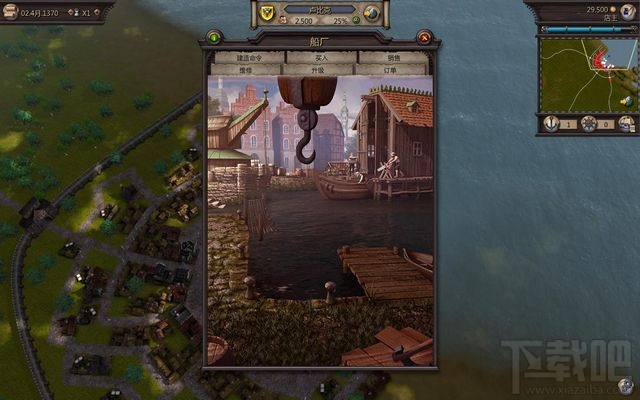Increase game speed with the right arrow
Viewport: 640px width, 400px height.
[99, 15]
